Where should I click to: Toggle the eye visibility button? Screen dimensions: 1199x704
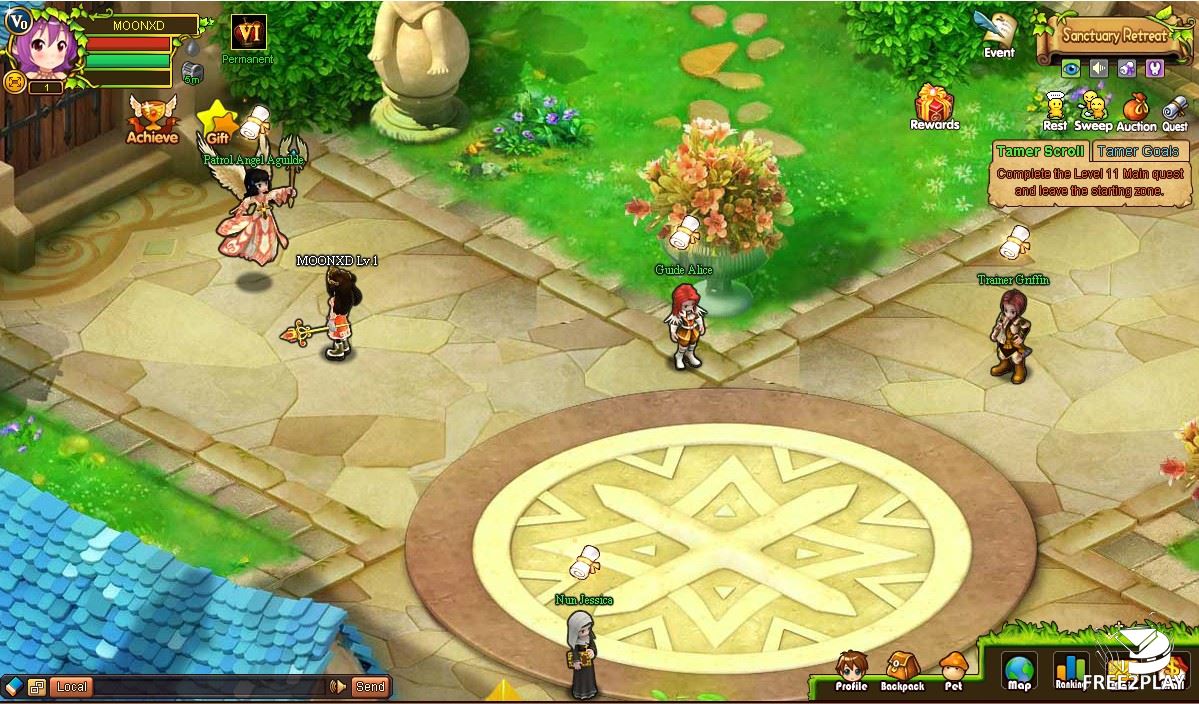[x=1071, y=68]
